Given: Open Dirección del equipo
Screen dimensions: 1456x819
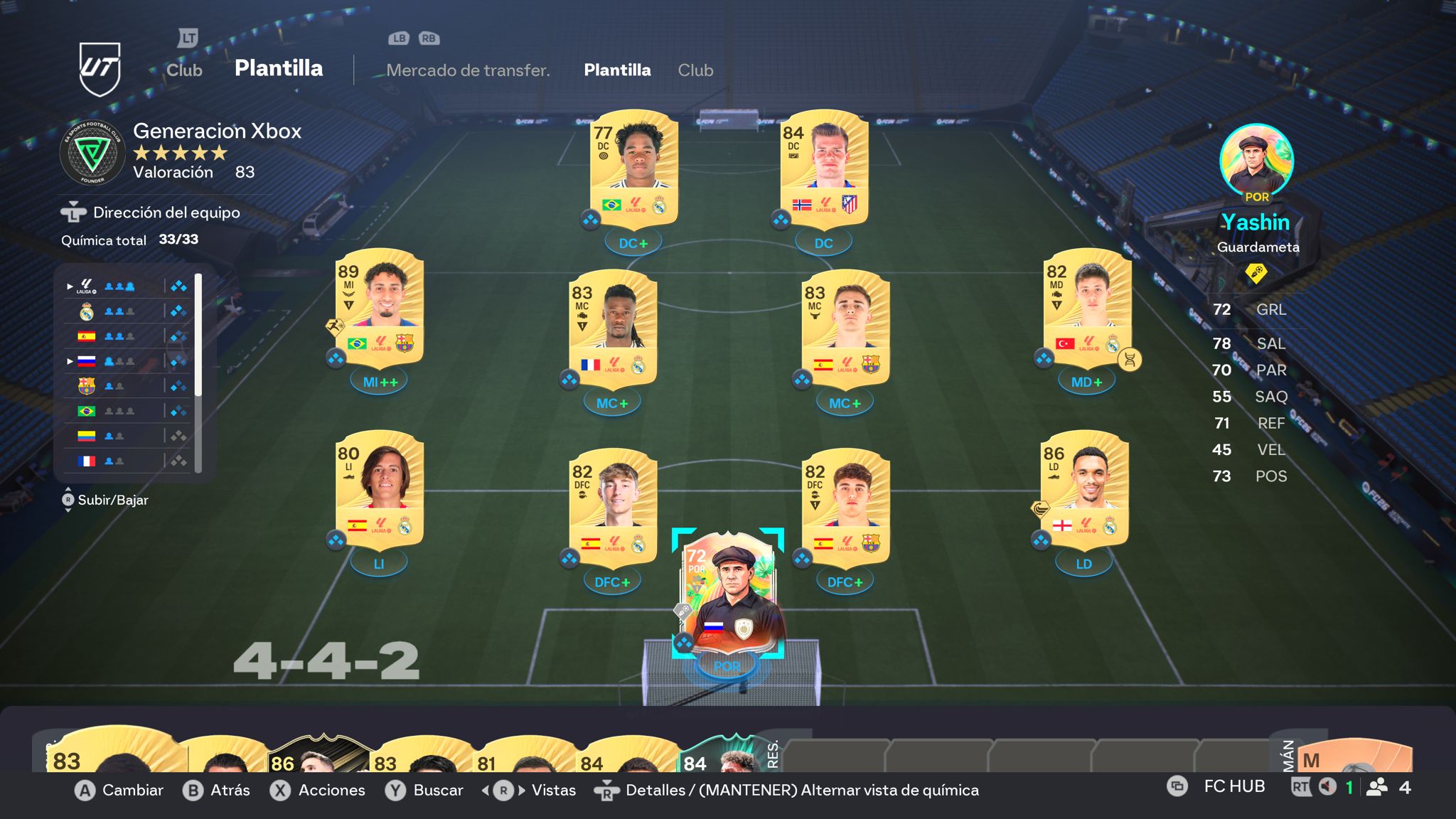Looking at the screenshot, I should 166,213.
